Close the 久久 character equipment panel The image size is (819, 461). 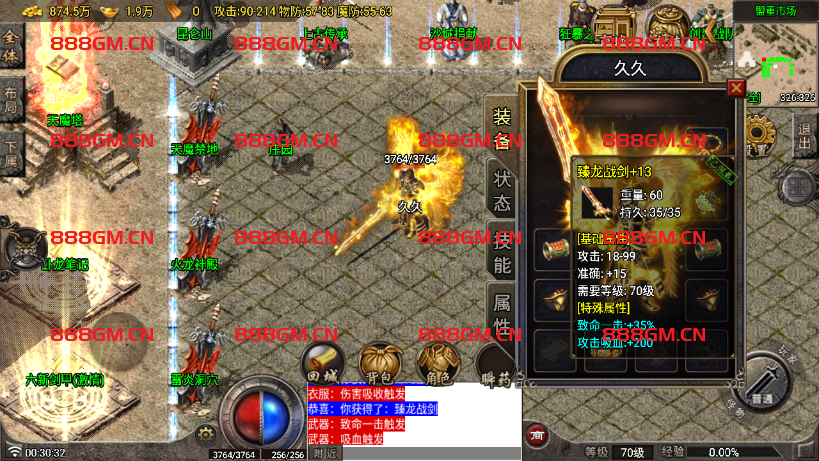[736, 88]
